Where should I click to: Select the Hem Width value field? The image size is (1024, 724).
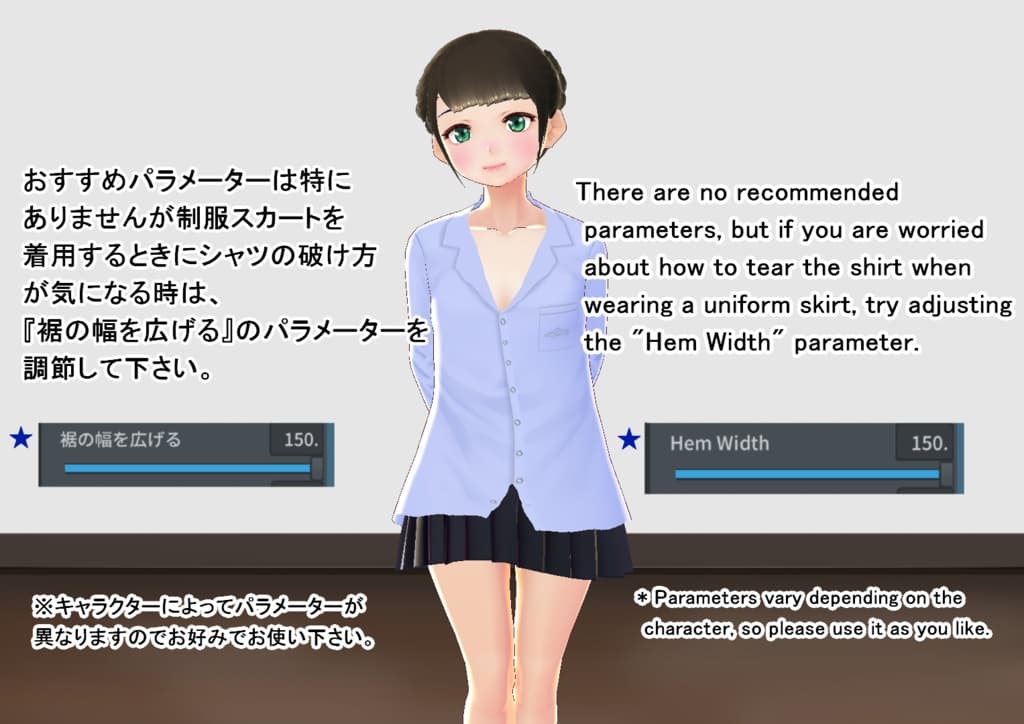tap(927, 443)
